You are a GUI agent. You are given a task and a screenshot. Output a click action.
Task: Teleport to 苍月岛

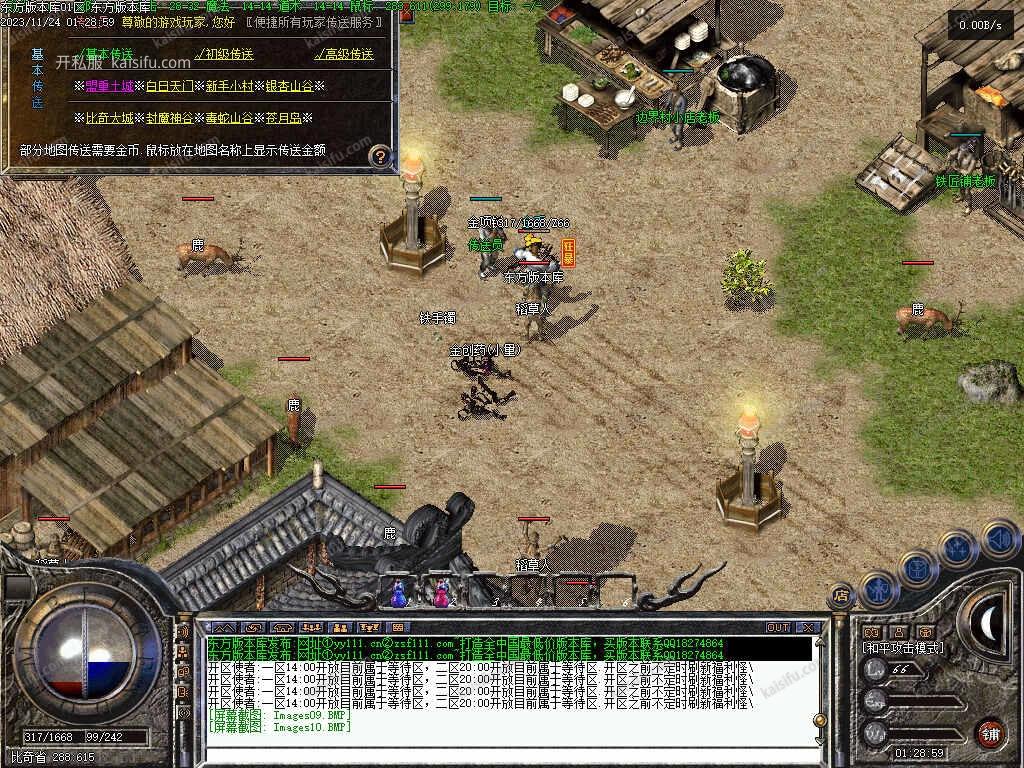point(283,118)
